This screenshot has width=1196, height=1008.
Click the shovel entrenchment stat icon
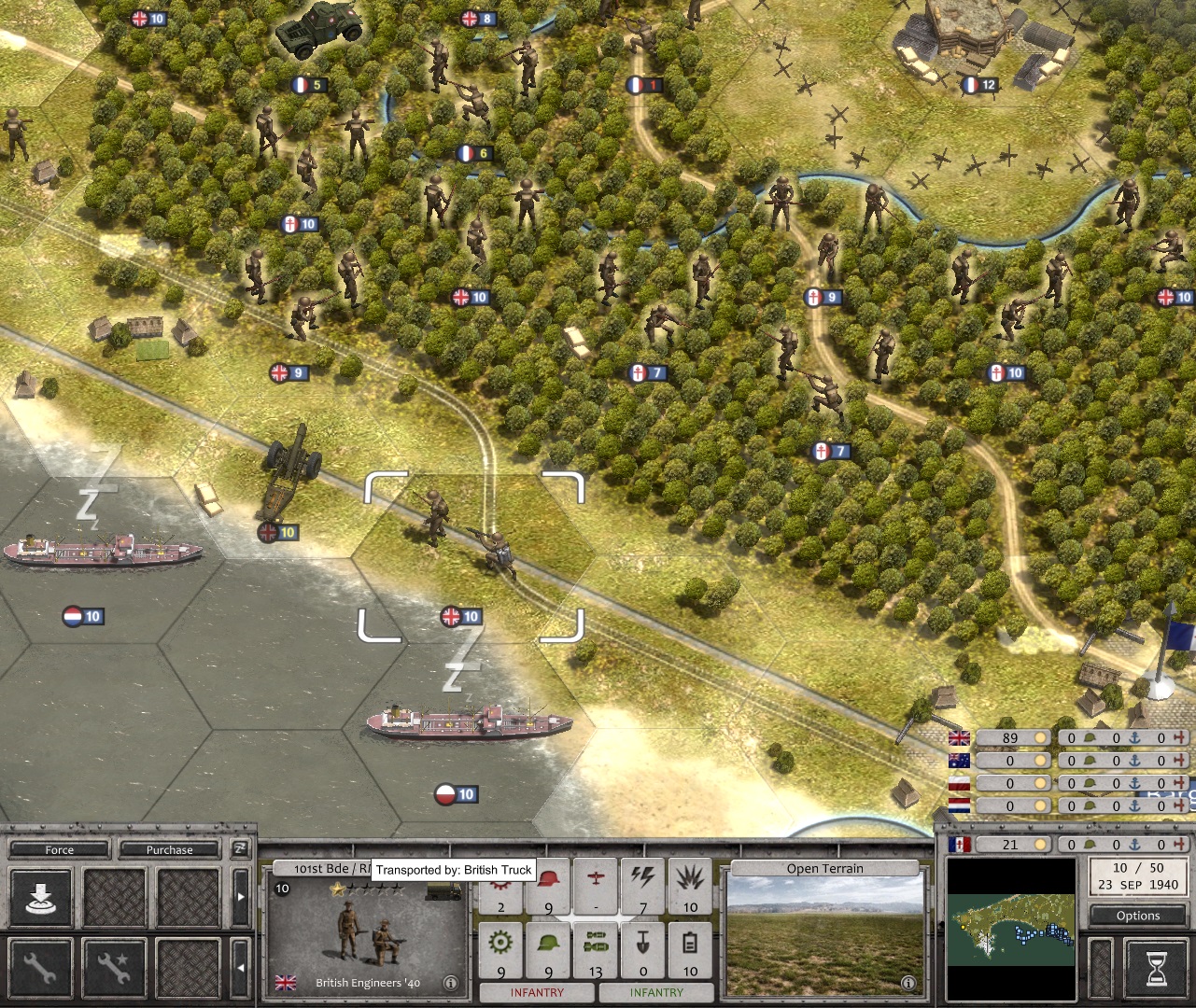pos(643,942)
